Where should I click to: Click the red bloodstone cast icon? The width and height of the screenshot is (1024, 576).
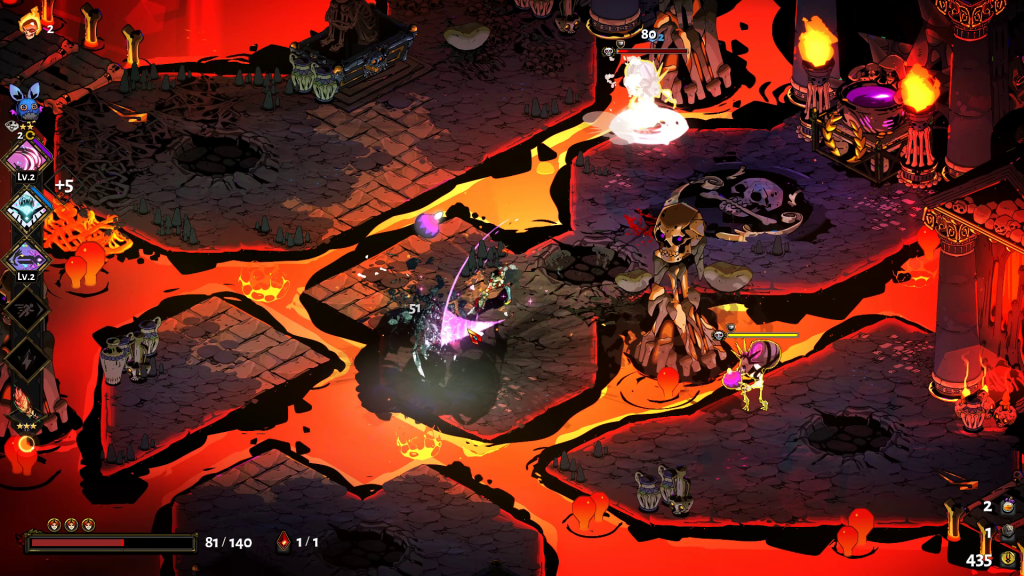coord(284,543)
